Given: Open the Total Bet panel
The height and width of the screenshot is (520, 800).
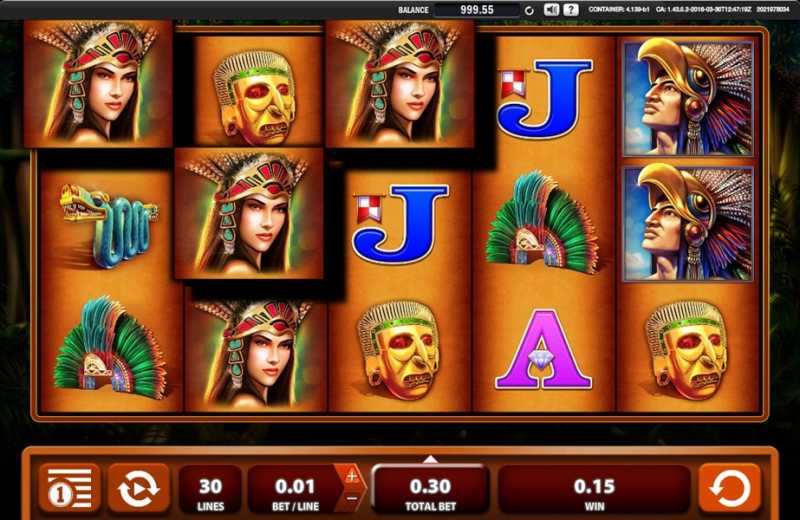Looking at the screenshot, I should click(x=430, y=488).
